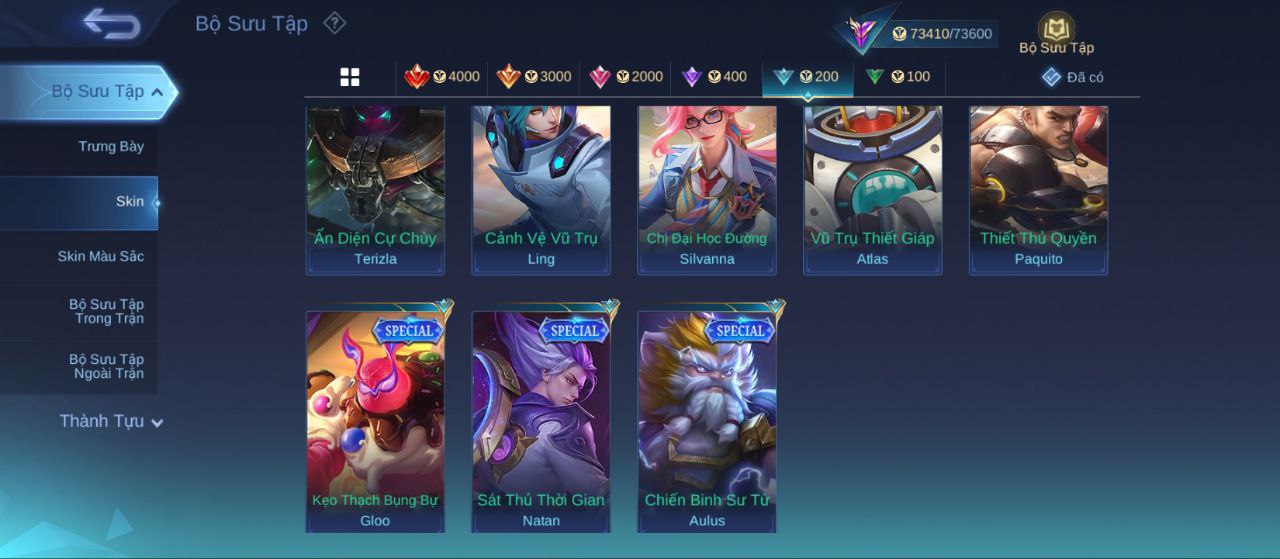Open the collection help question mark
This screenshot has height=559, width=1280.
(335, 23)
